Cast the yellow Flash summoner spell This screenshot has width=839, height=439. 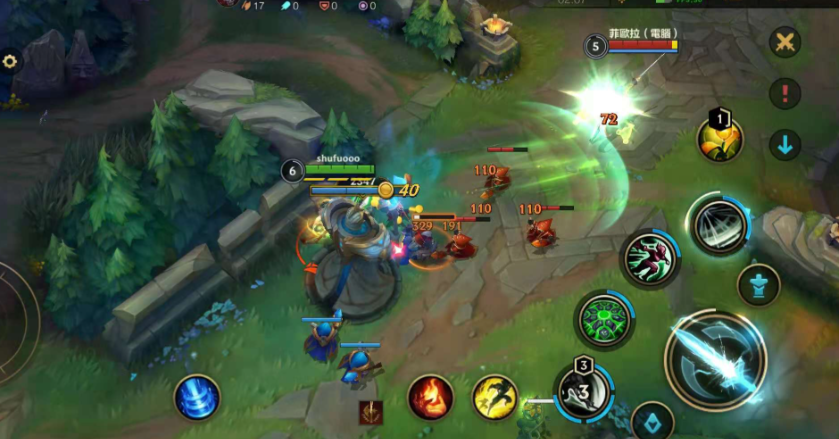coord(494,397)
